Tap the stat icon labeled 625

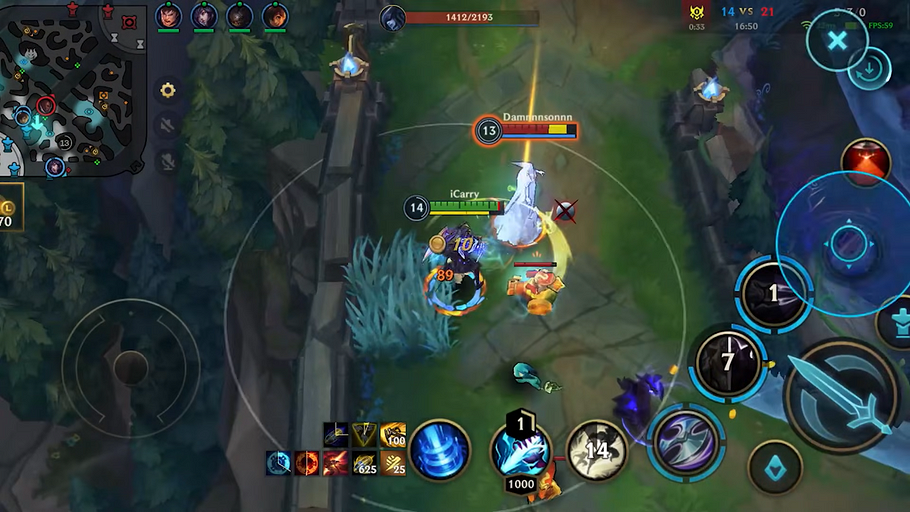[364, 463]
